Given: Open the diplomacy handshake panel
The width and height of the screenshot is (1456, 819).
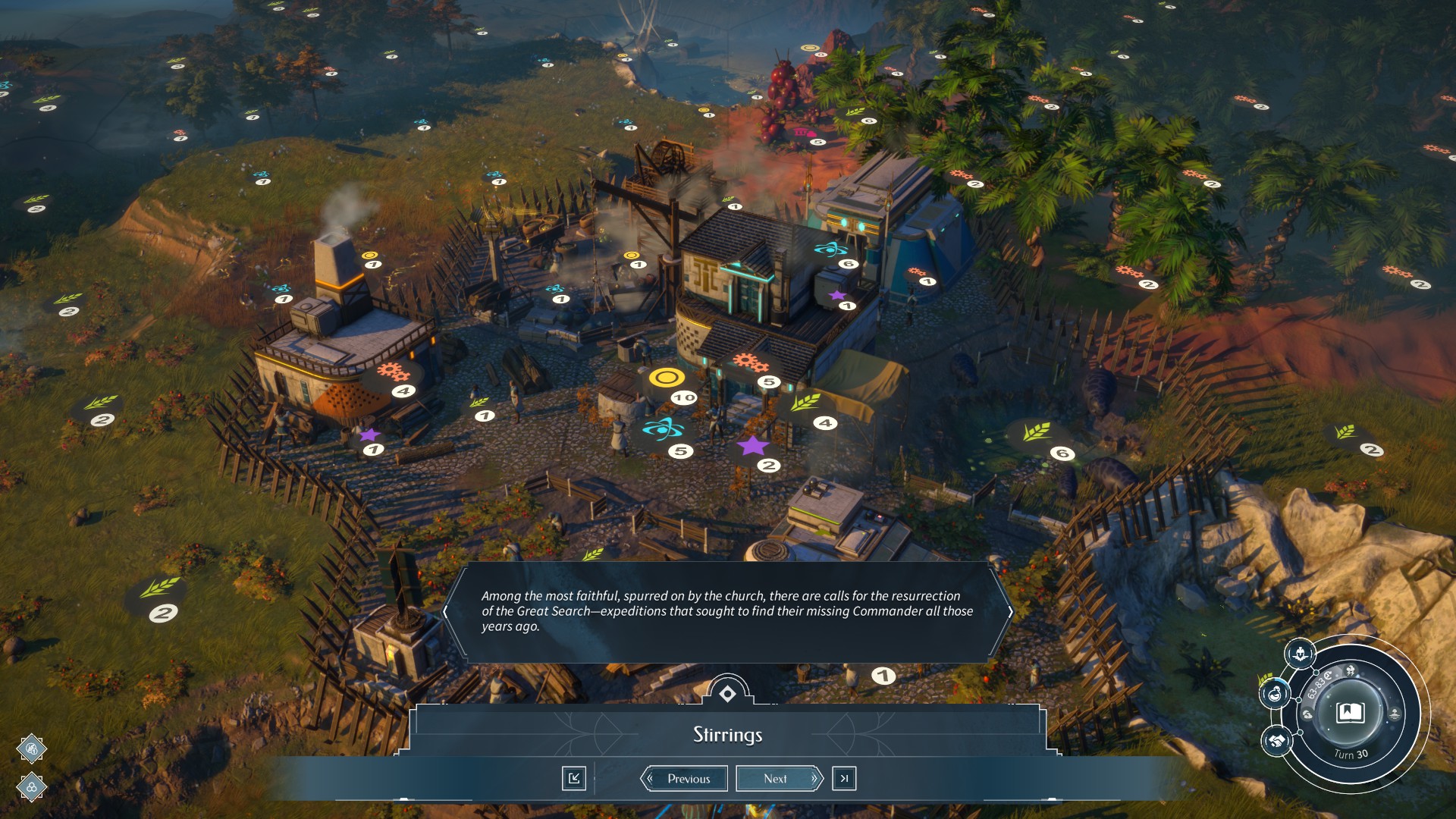Looking at the screenshot, I should (x=1277, y=742).
